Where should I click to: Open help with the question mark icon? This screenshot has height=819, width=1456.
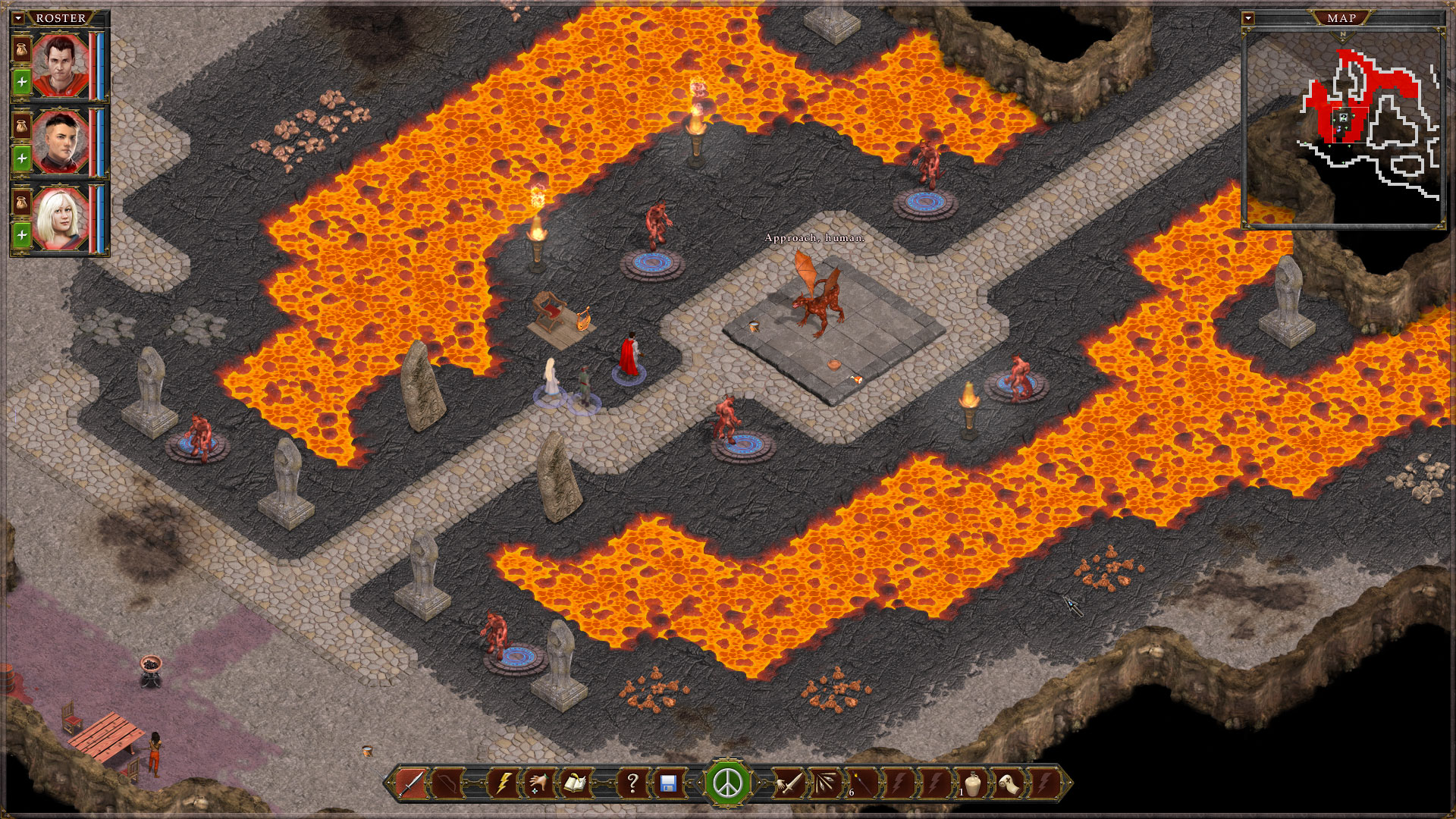632,783
